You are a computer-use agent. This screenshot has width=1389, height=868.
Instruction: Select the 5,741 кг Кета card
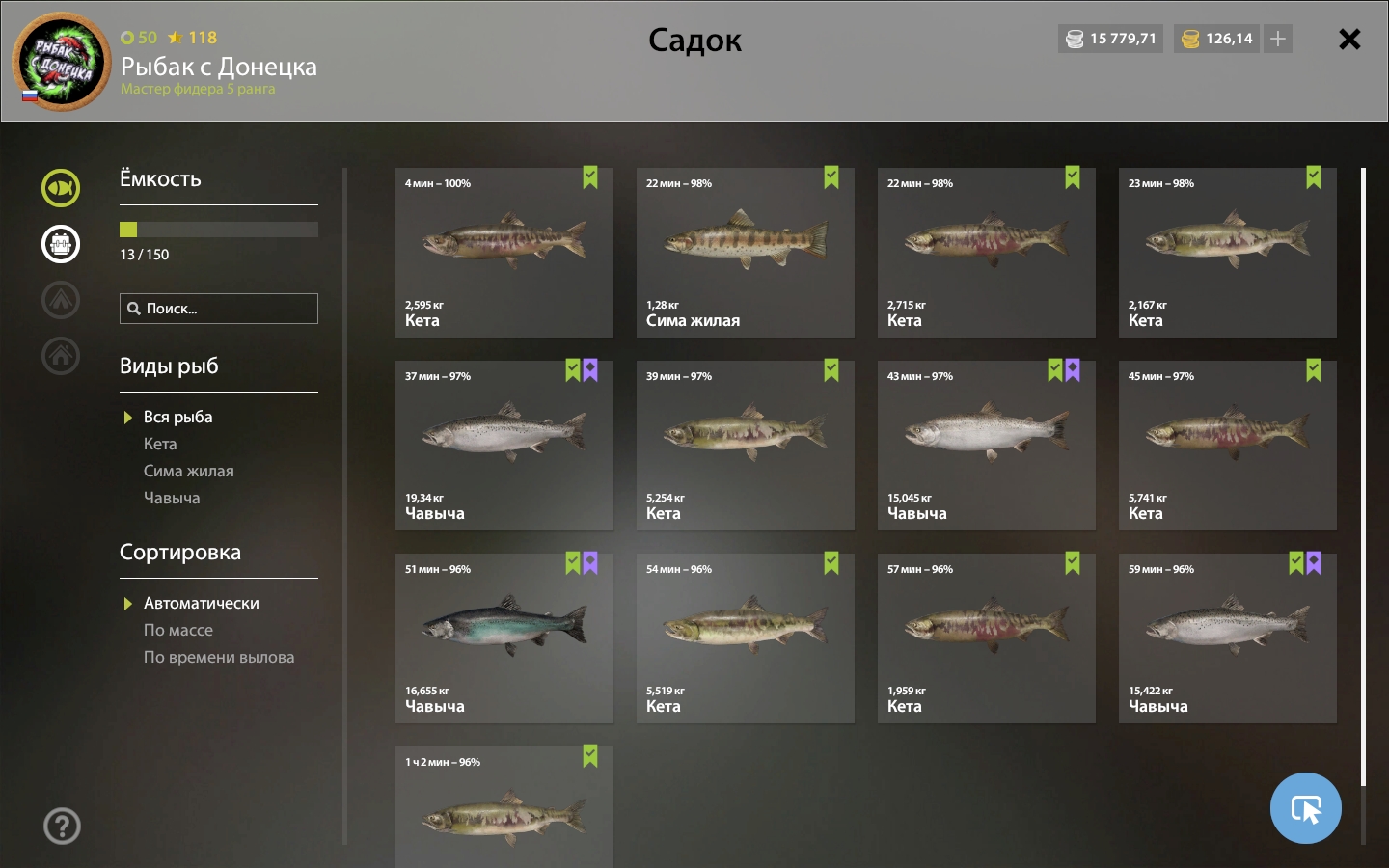1227,445
